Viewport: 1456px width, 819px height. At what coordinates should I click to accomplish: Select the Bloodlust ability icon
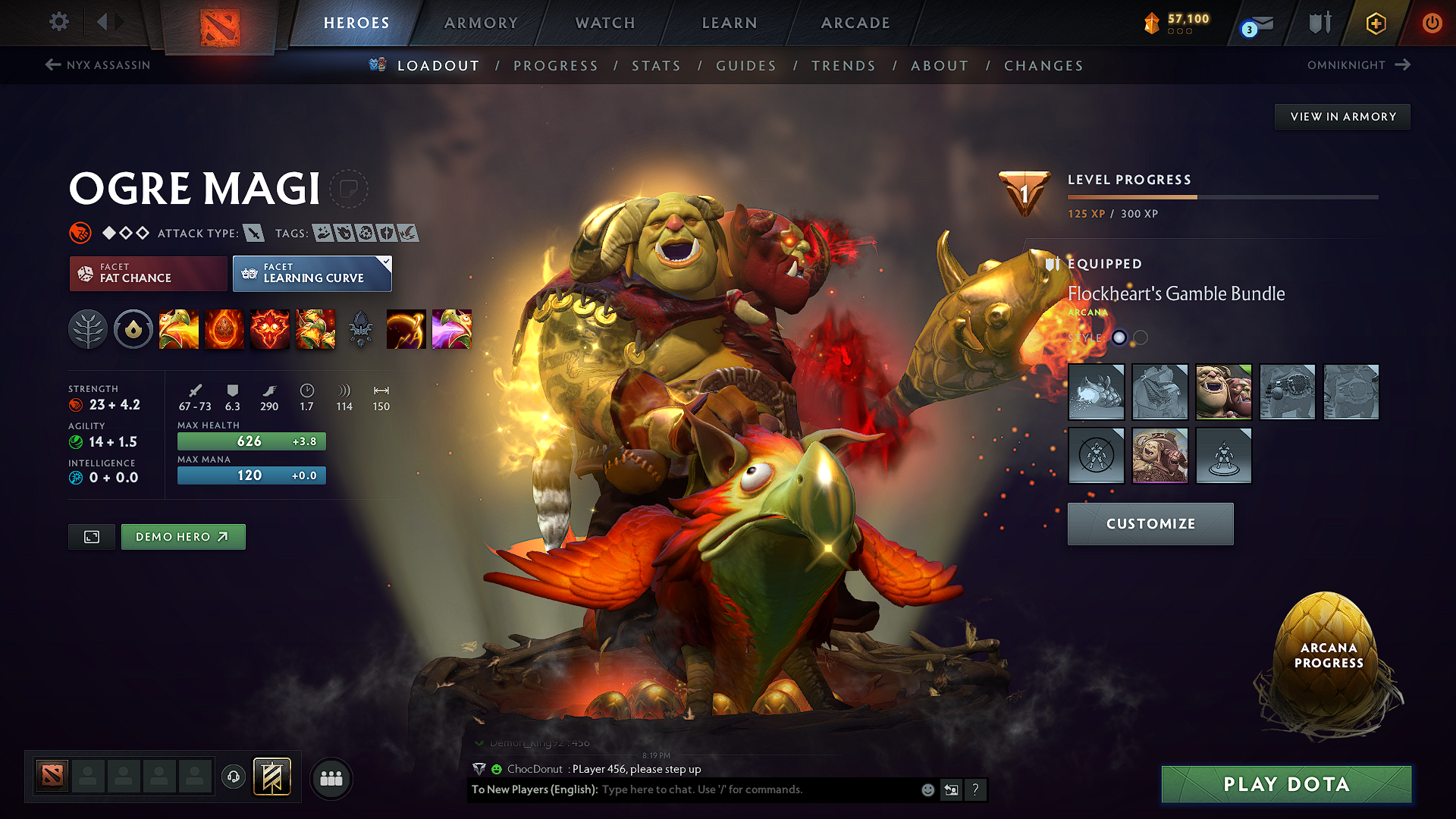coord(270,329)
